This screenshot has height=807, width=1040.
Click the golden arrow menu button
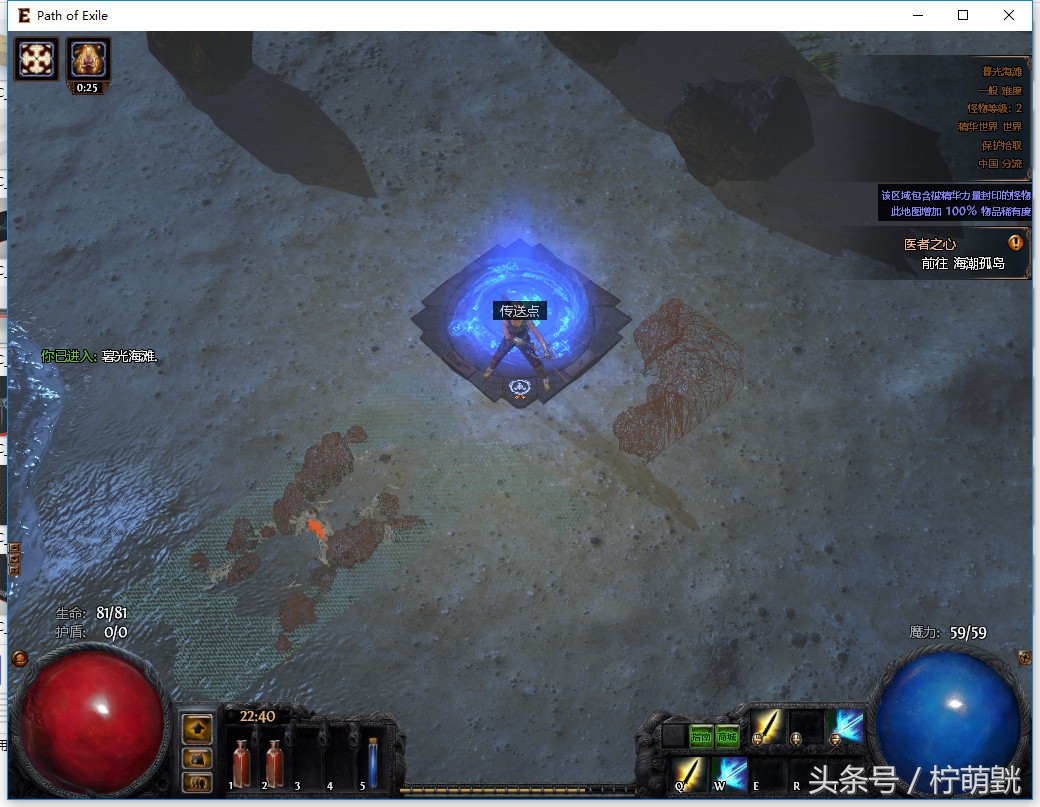[x=198, y=727]
